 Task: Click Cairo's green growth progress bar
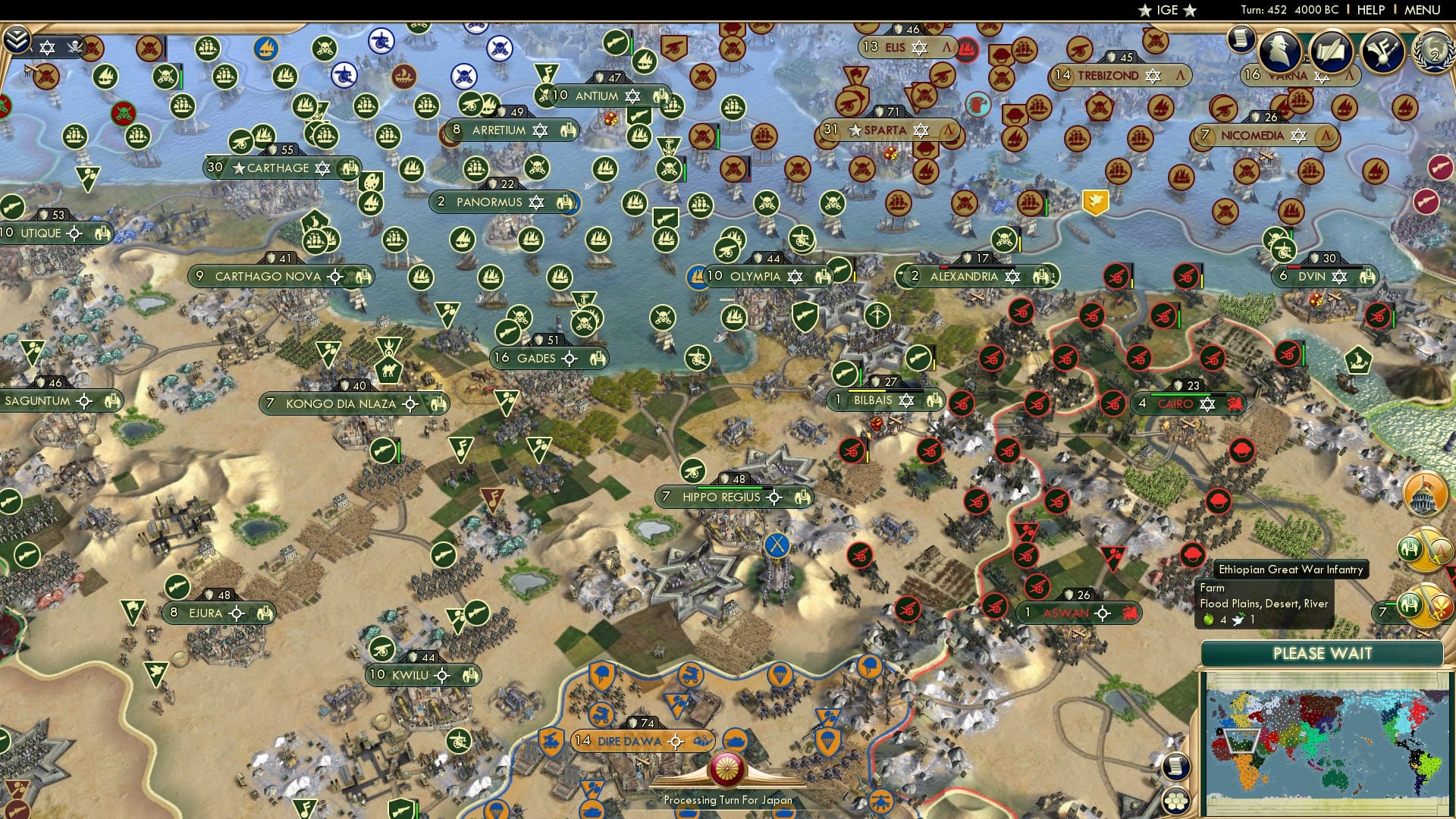1180,394
